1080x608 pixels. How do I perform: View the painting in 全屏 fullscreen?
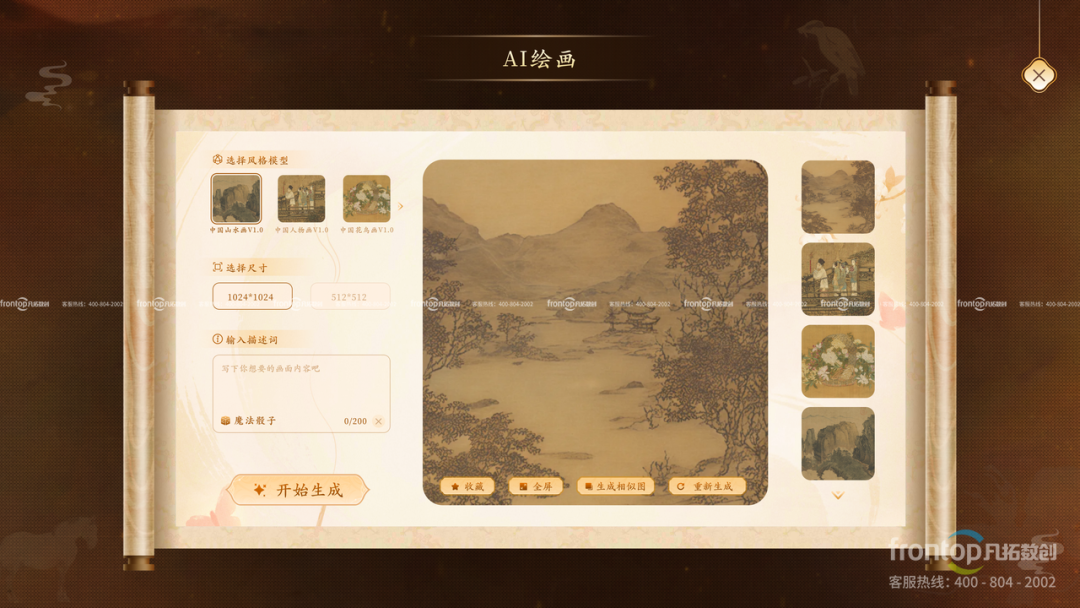(535, 487)
